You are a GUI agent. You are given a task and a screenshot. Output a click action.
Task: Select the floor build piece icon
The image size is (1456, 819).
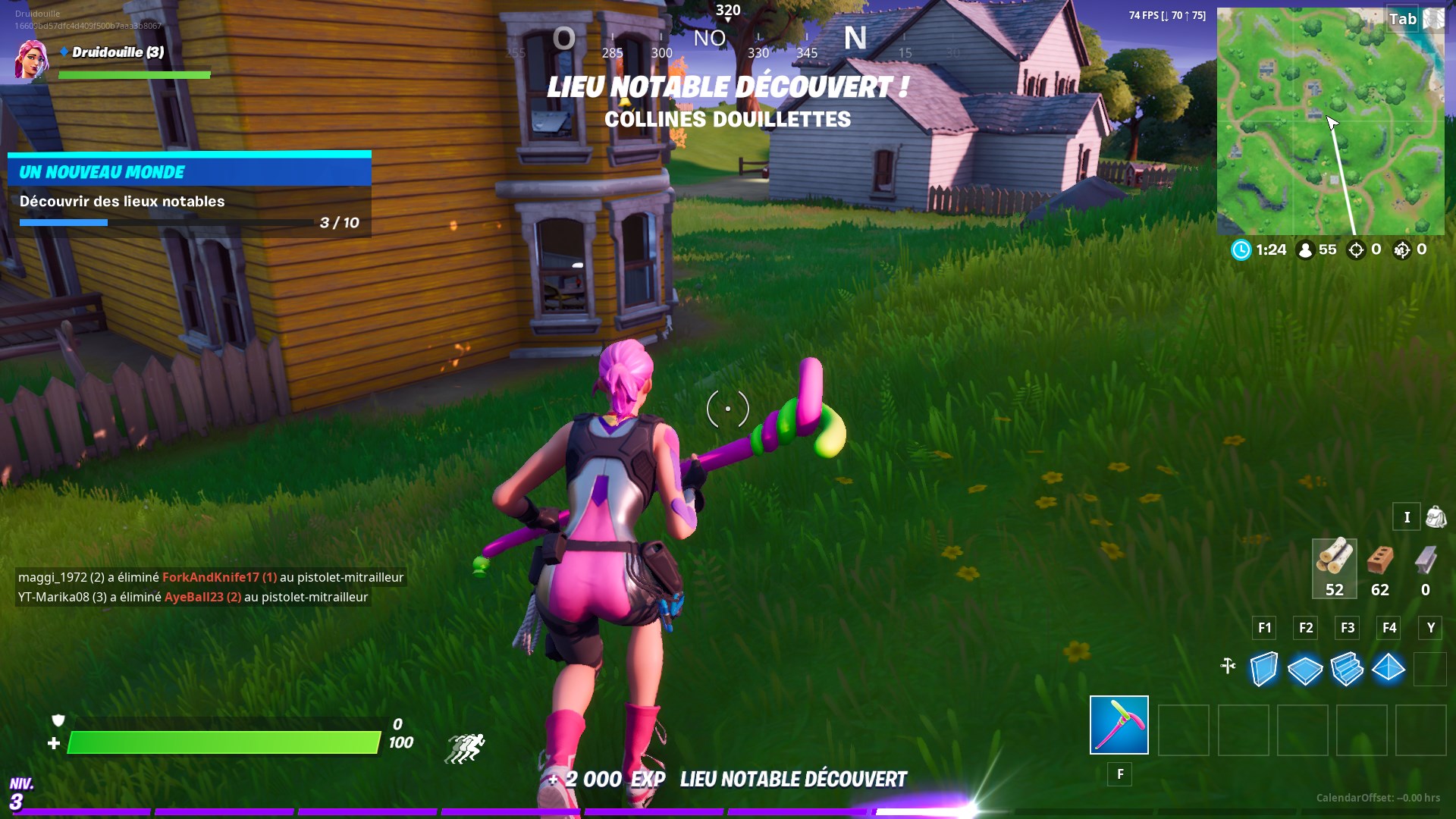click(1306, 667)
